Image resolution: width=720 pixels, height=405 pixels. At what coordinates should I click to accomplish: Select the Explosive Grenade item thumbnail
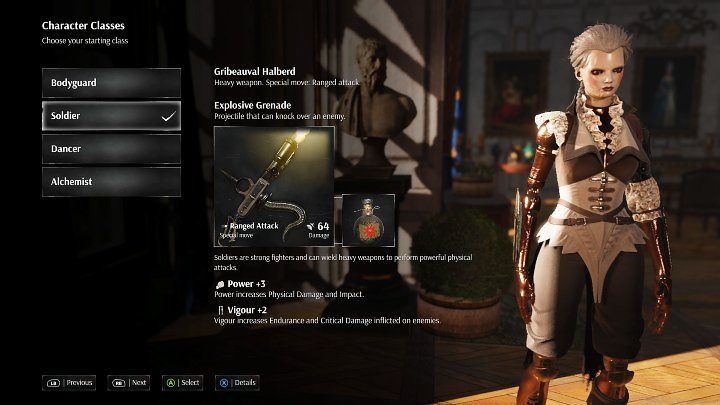368,220
